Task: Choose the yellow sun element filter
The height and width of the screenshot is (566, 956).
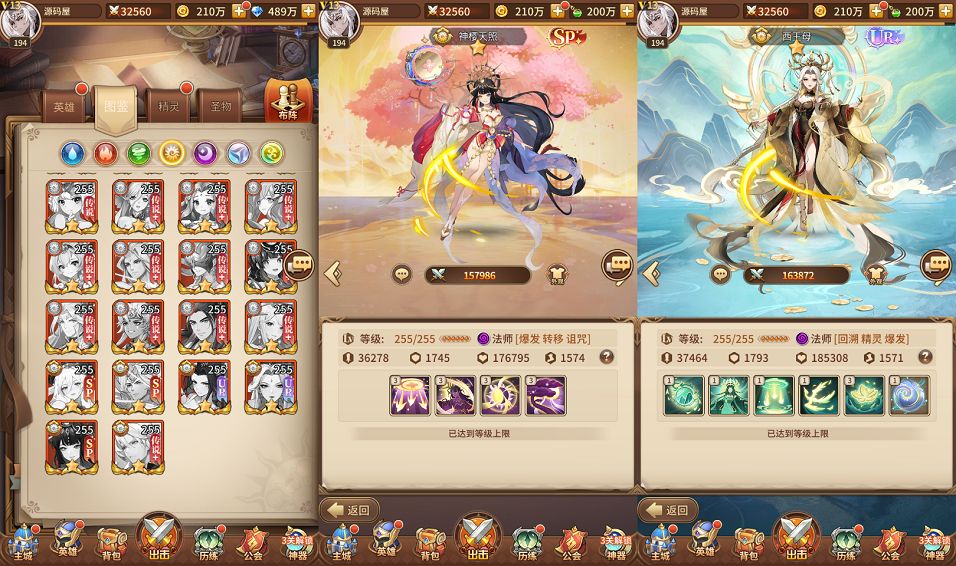Action: pyautogui.click(x=172, y=153)
